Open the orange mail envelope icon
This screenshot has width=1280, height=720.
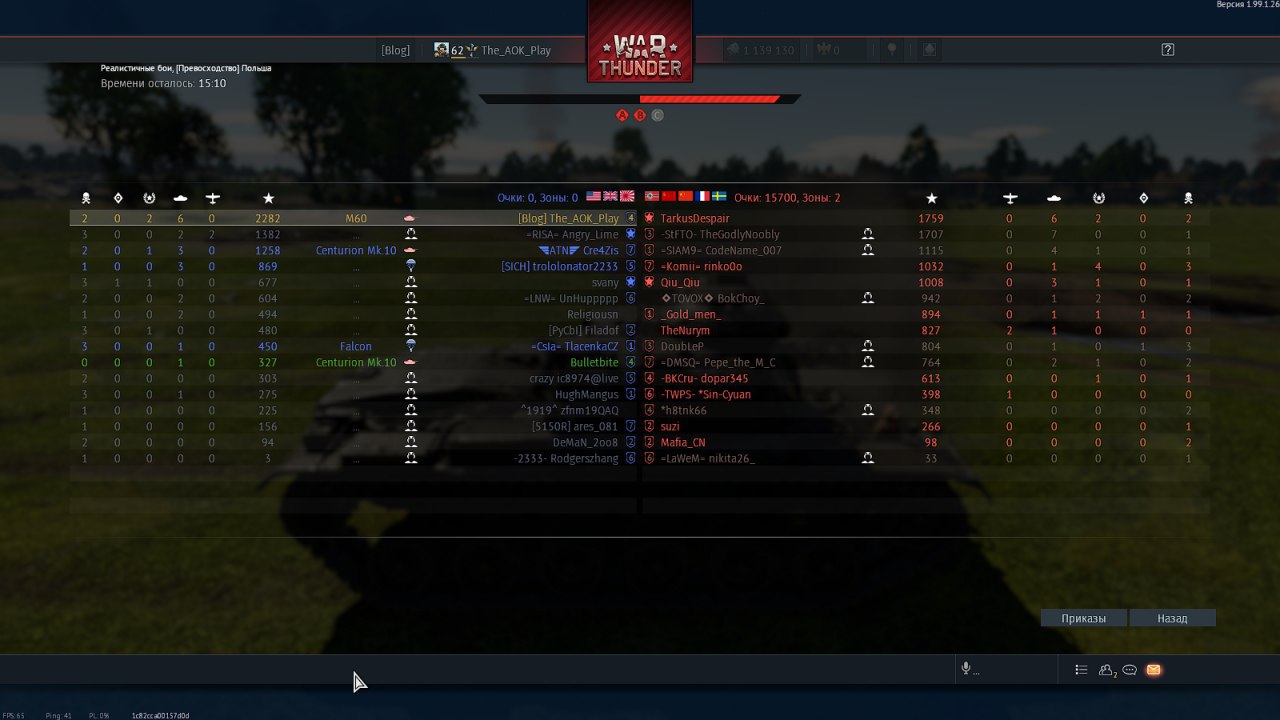pyautogui.click(x=1153, y=670)
